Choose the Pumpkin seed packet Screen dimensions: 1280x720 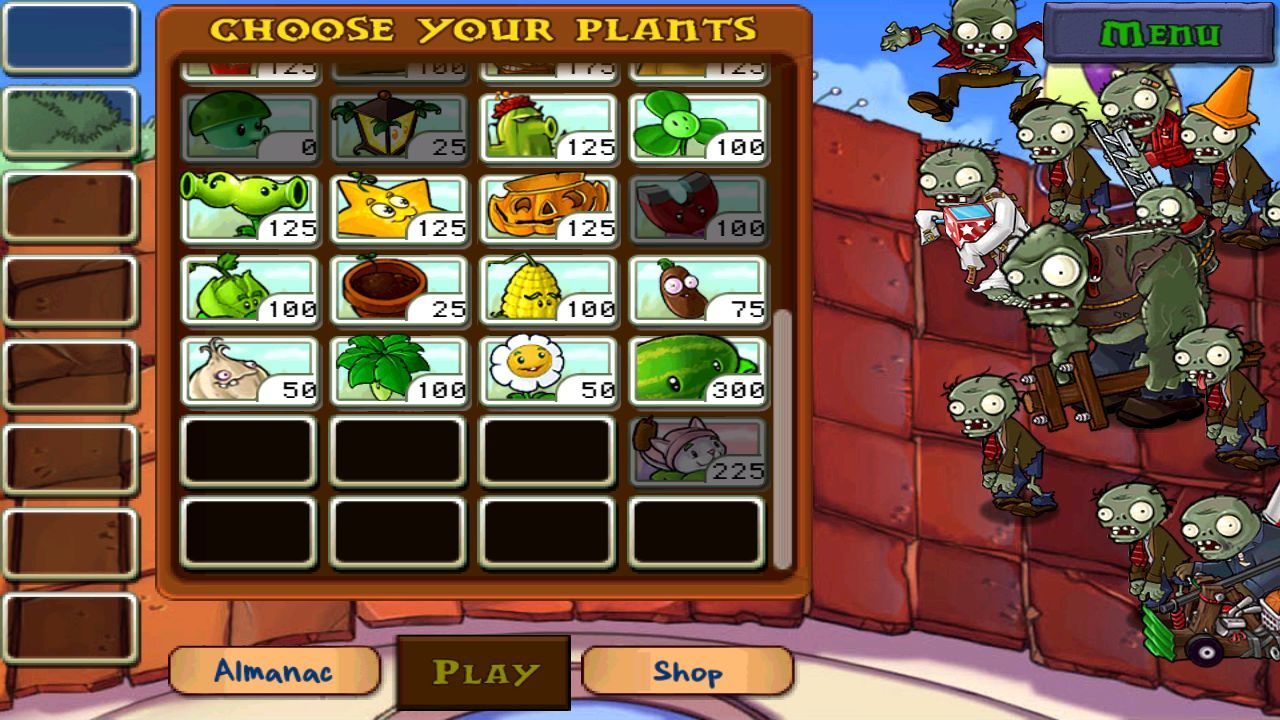tap(546, 207)
